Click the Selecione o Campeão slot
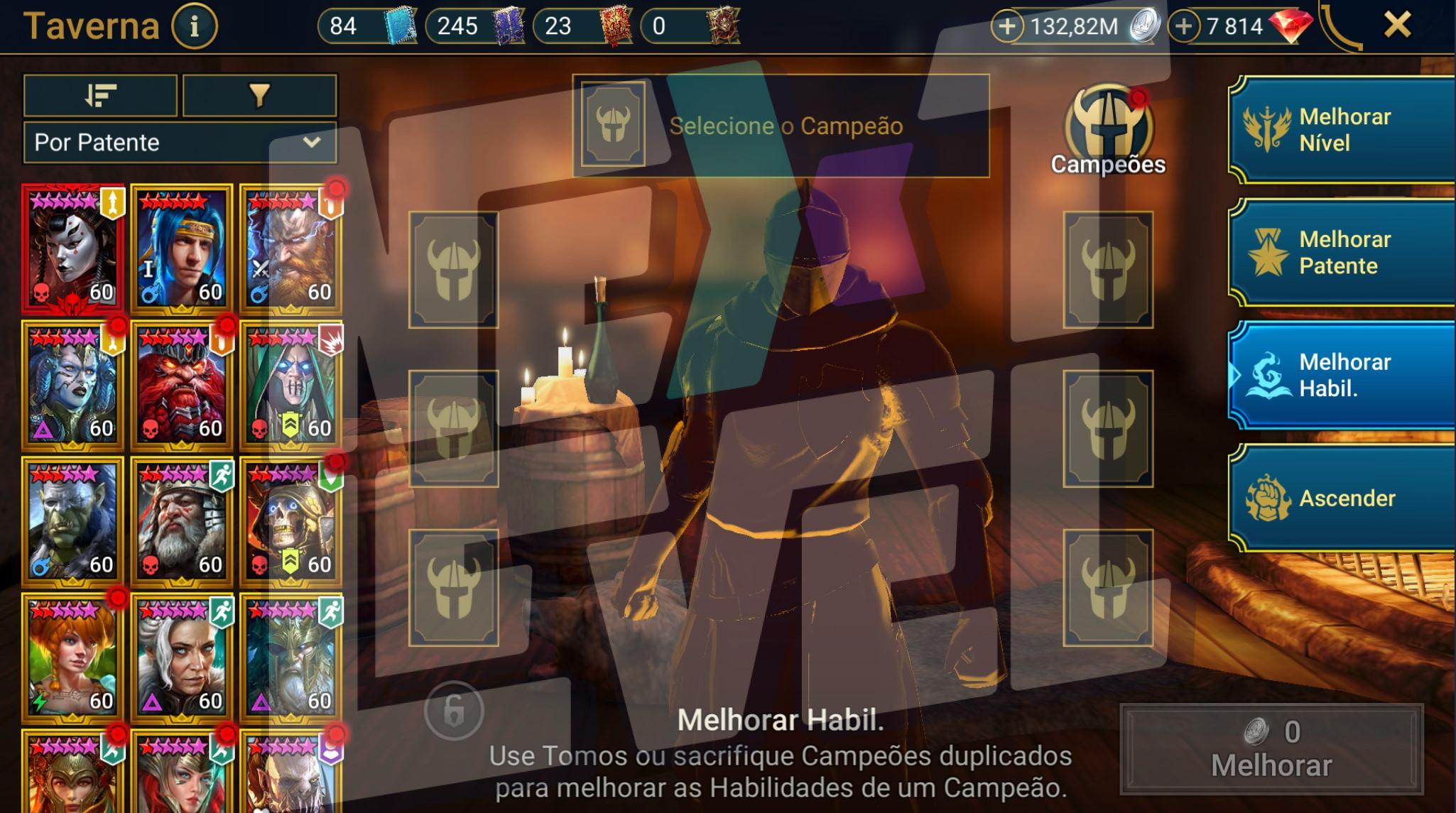Screen dimensions: 1456x813 781,126
